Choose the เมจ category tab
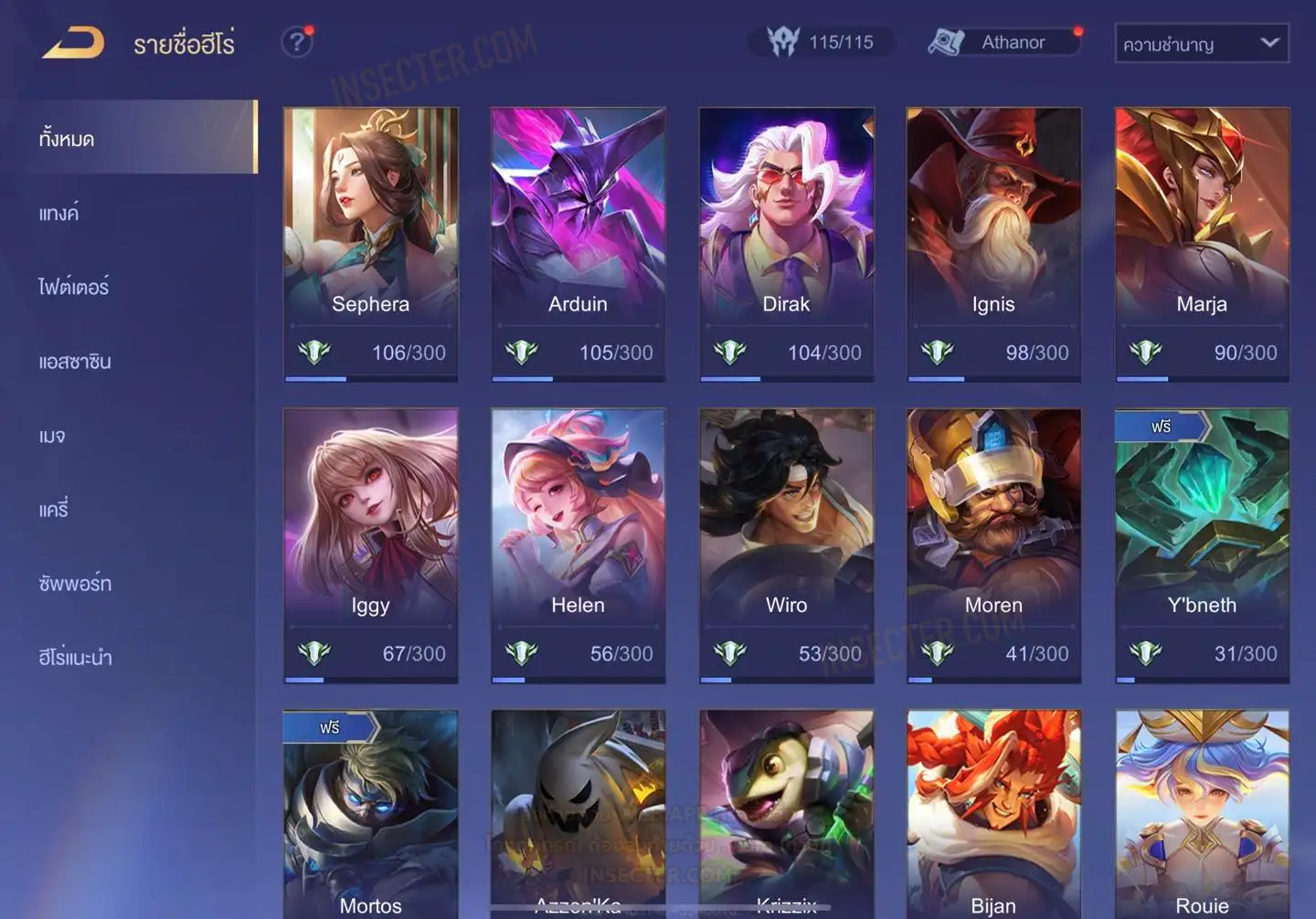This screenshot has width=1316, height=919. click(53, 436)
